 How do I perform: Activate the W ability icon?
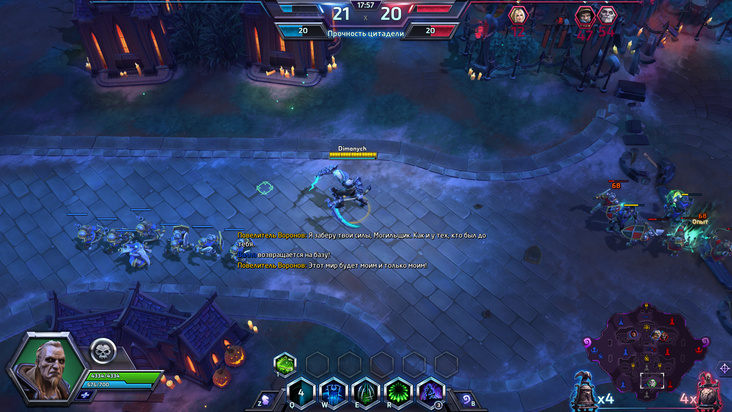[x=333, y=392]
